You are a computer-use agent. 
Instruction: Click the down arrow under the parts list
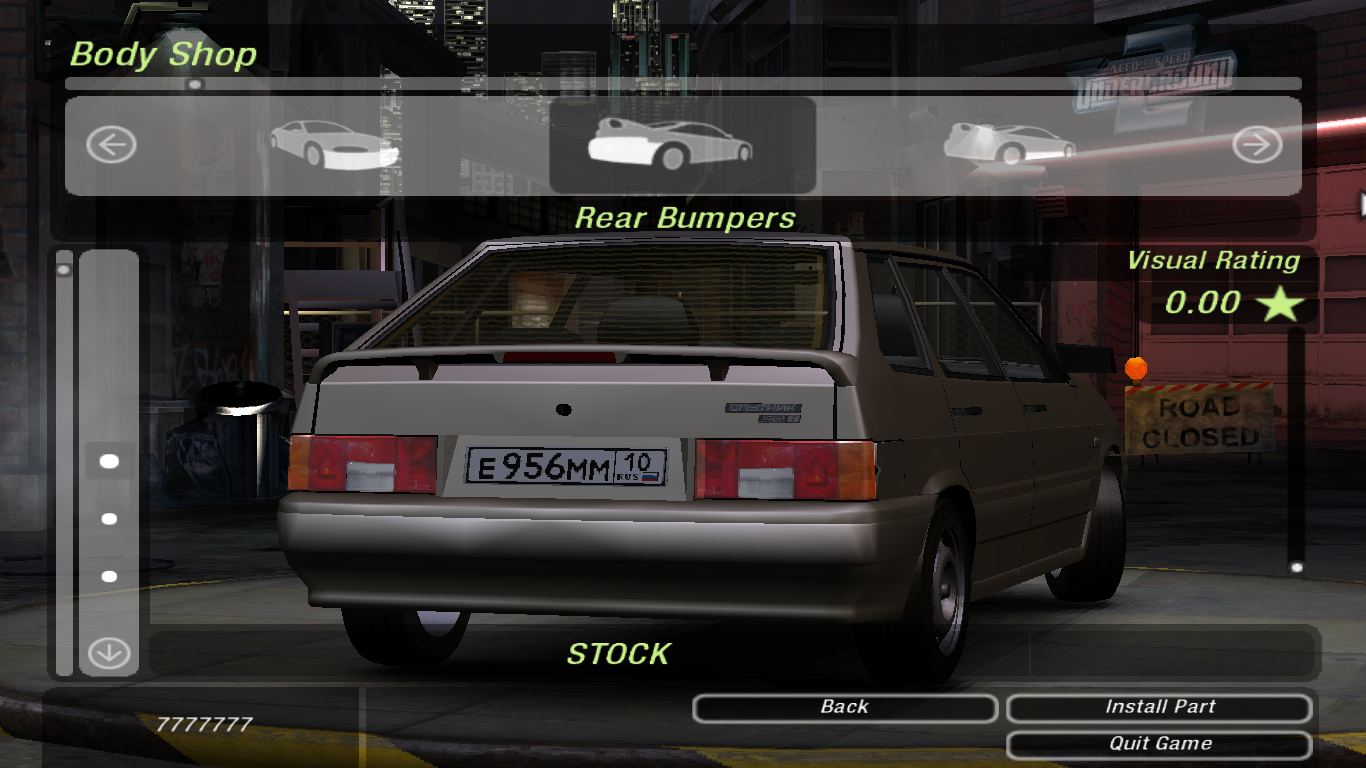pyautogui.click(x=109, y=654)
